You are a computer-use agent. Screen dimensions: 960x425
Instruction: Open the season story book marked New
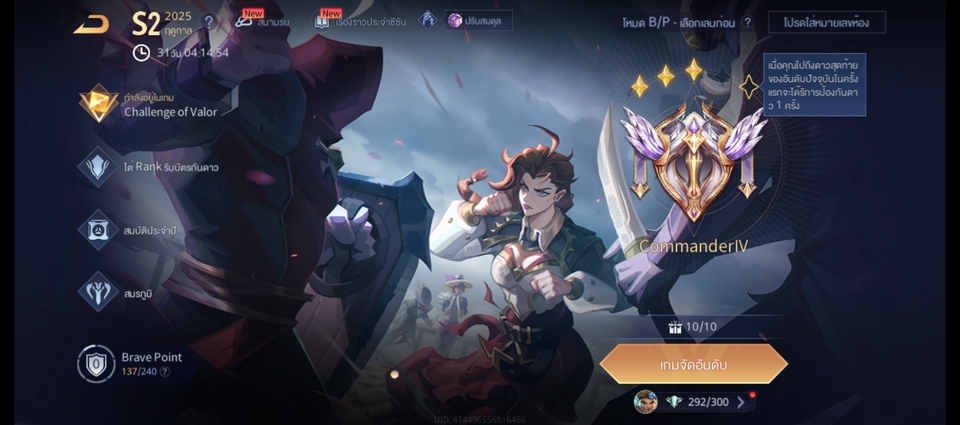coord(354,20)
